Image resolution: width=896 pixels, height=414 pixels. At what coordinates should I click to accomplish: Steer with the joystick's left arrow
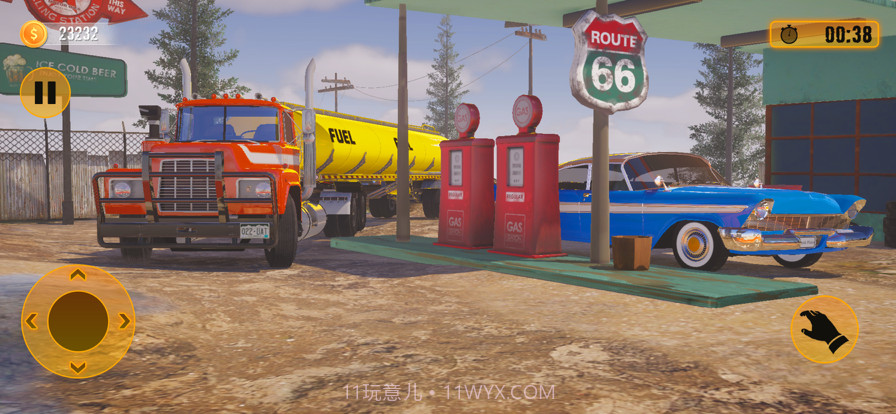32,321
